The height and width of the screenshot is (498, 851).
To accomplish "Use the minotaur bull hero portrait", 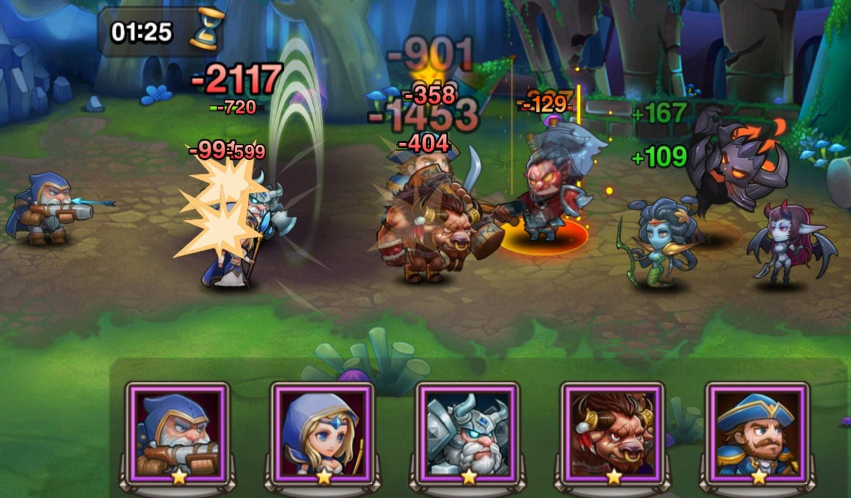I will click(612, 431).
